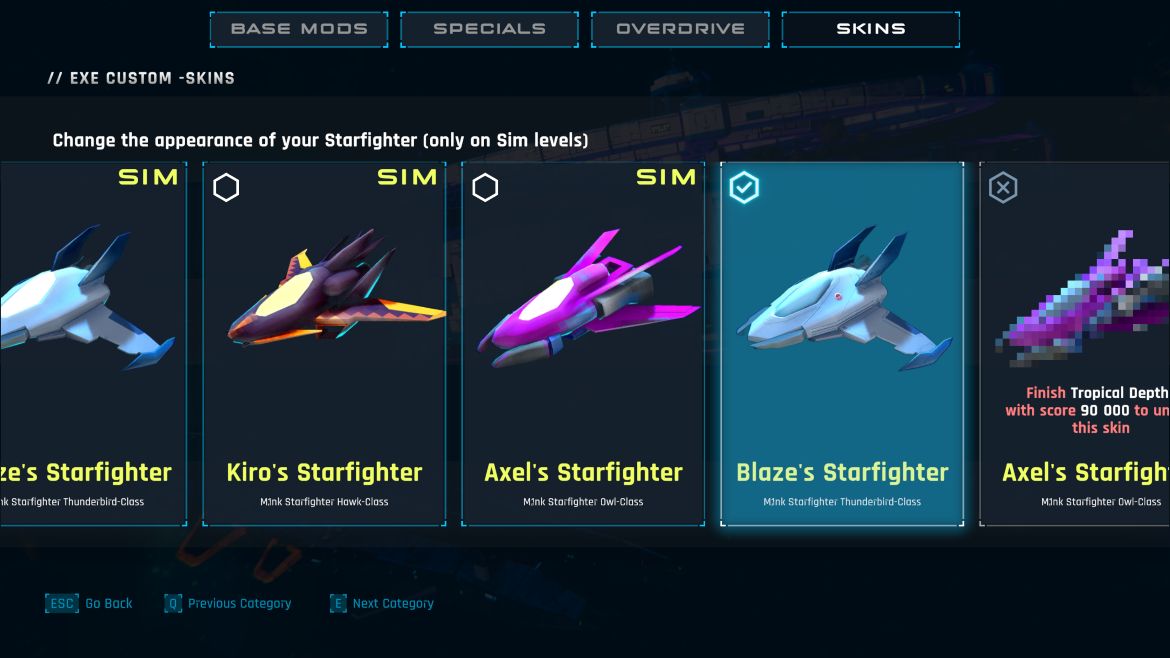Open the Specials tab
1170x658 pixels.
pos(489,29)
